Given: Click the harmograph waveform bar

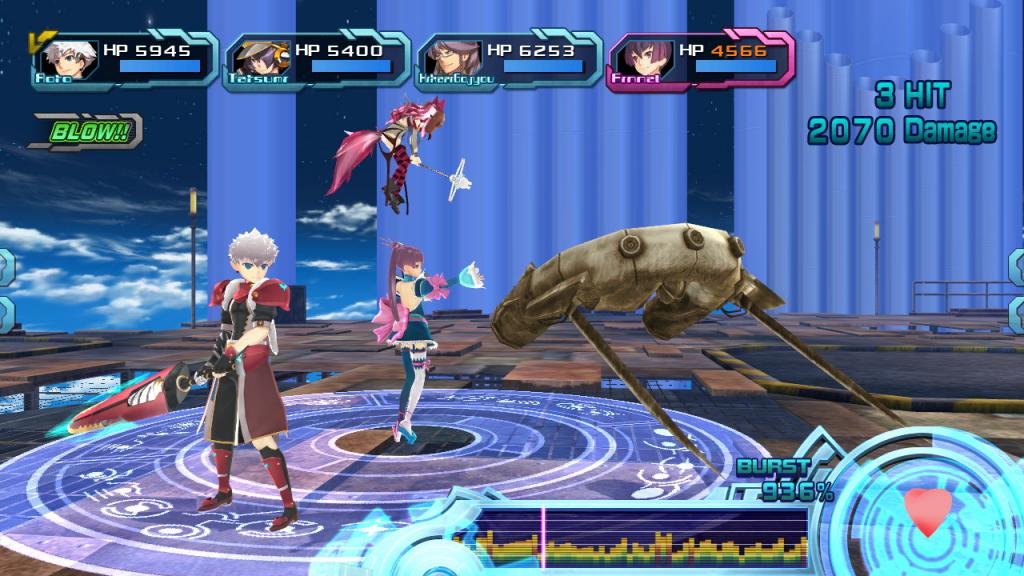Looking at the screenshot, I should pos(640,538).
